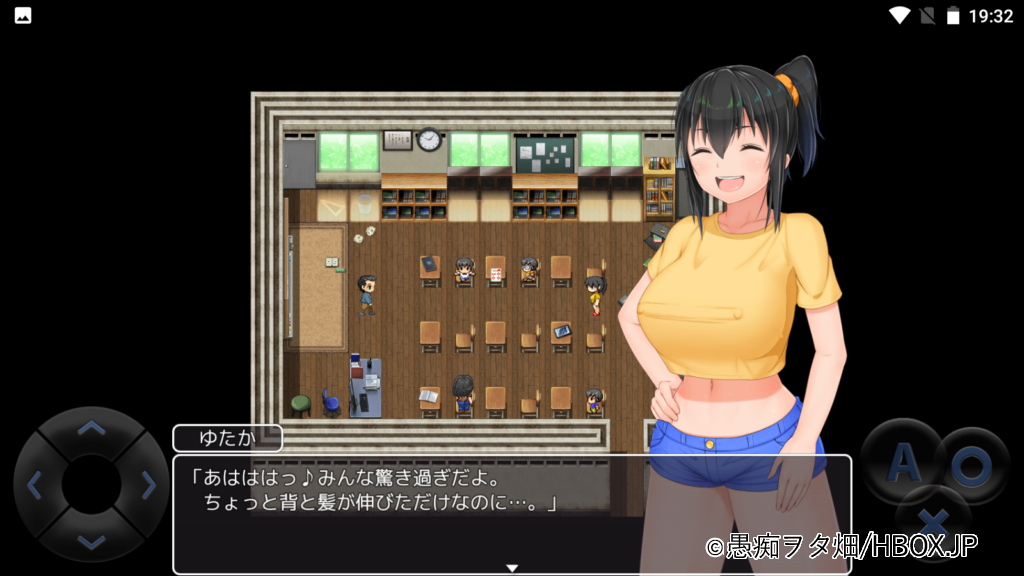Tap the D-pad up arrow
The width and height of the screenshot is (1024, 576).
tap(91, 430)
